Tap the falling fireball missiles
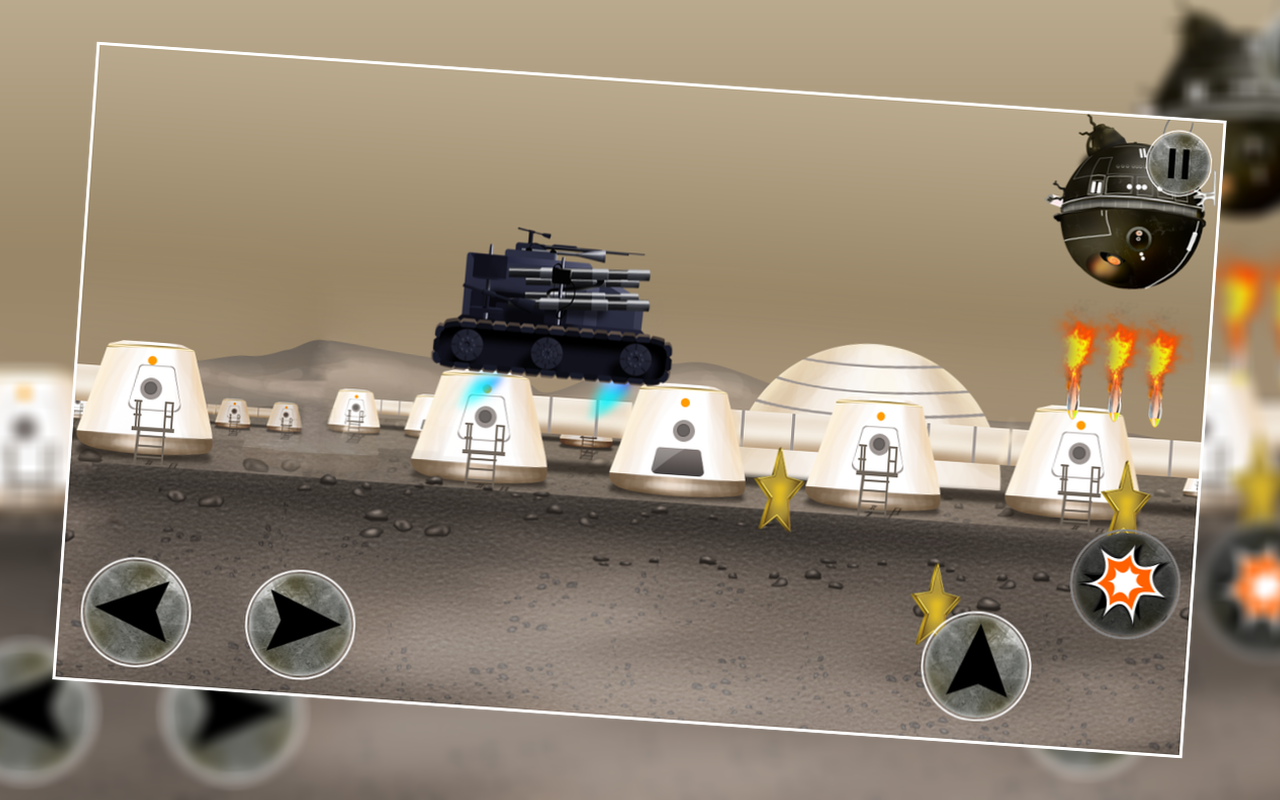 [1115, 365]
